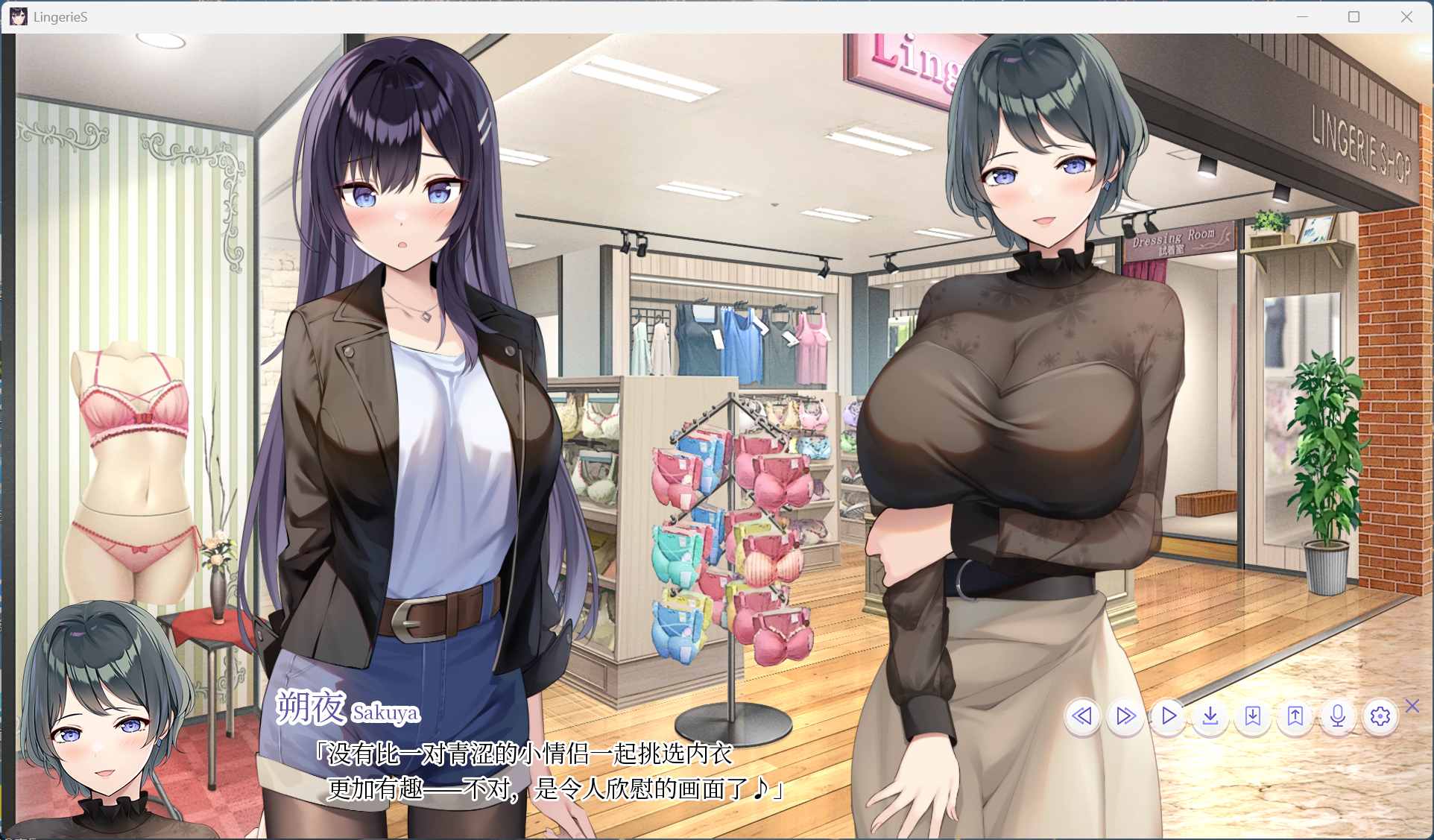1434x840 pixels.
Task: Open settings with the gear icon
Action: click(1380, 717)
